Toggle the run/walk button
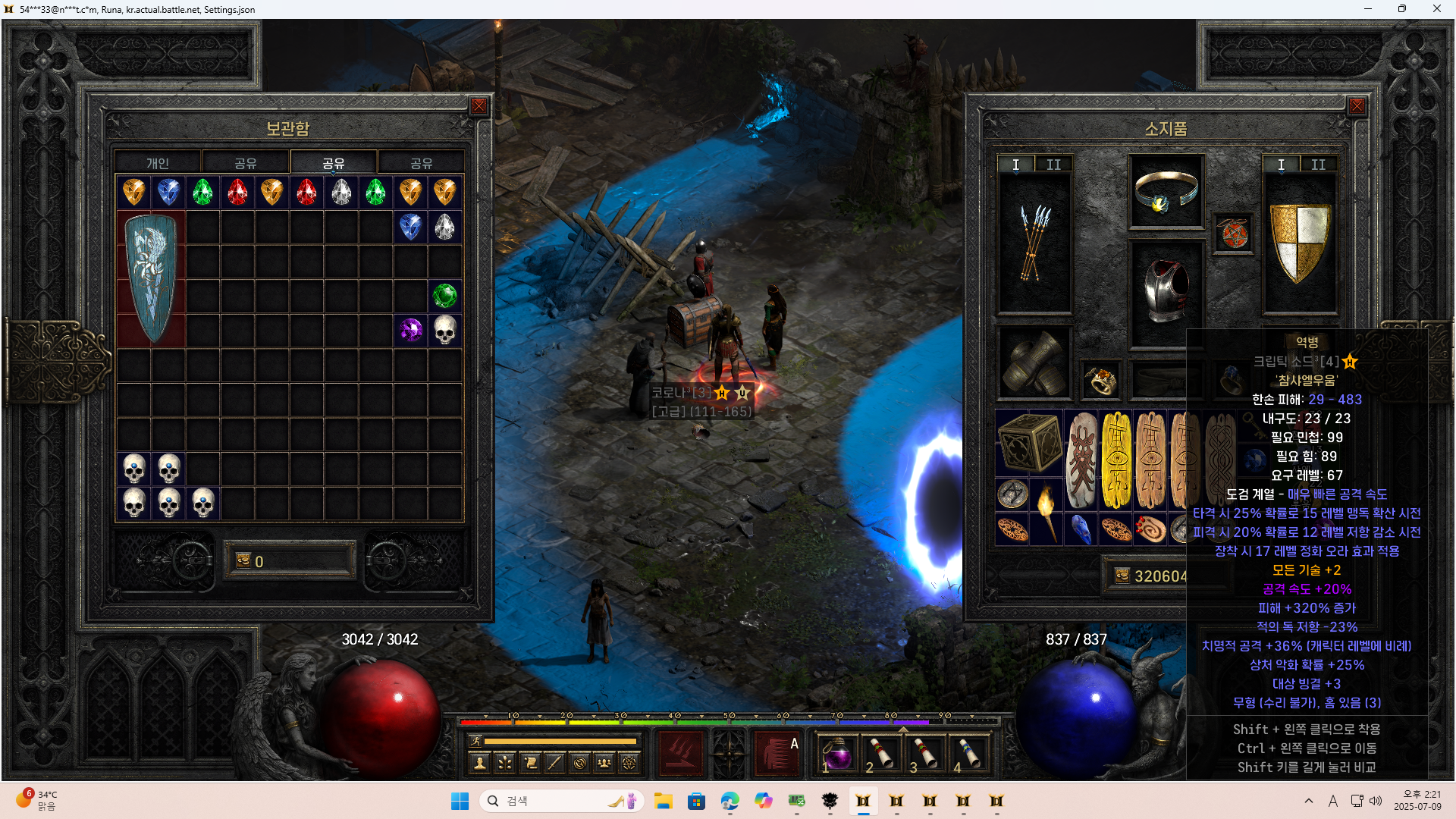Image resolution: width=1456 pixels, height=819 pixels. pos(475,741)
